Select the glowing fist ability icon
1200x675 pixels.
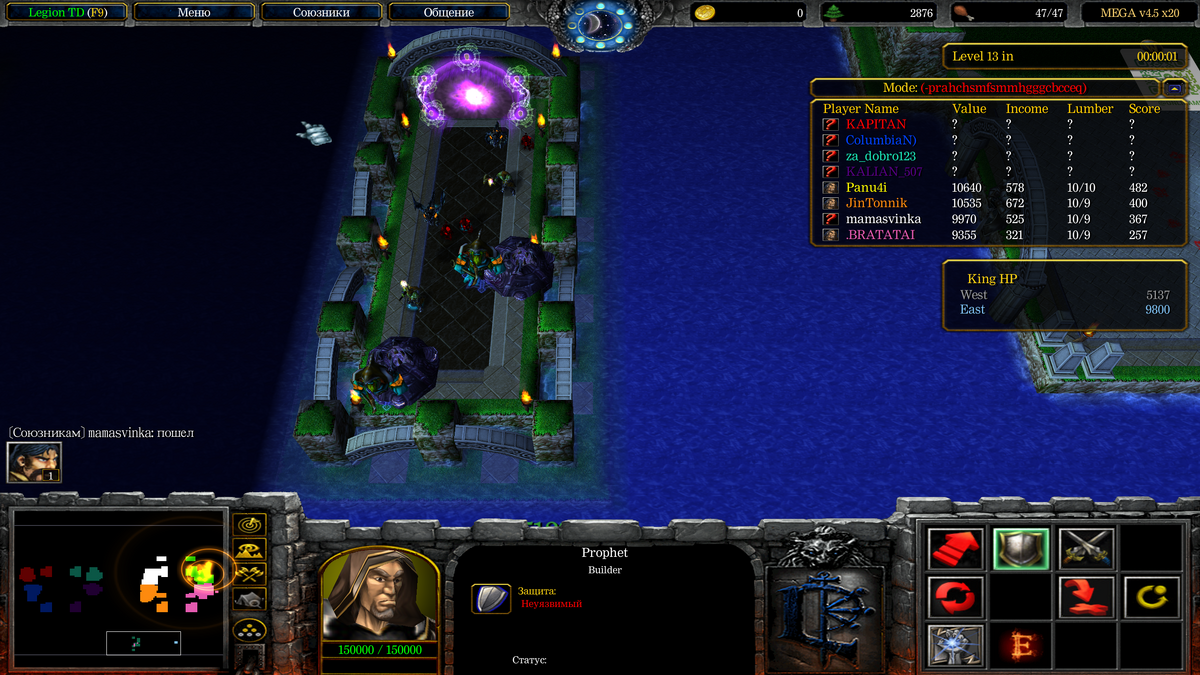[956, 645]
